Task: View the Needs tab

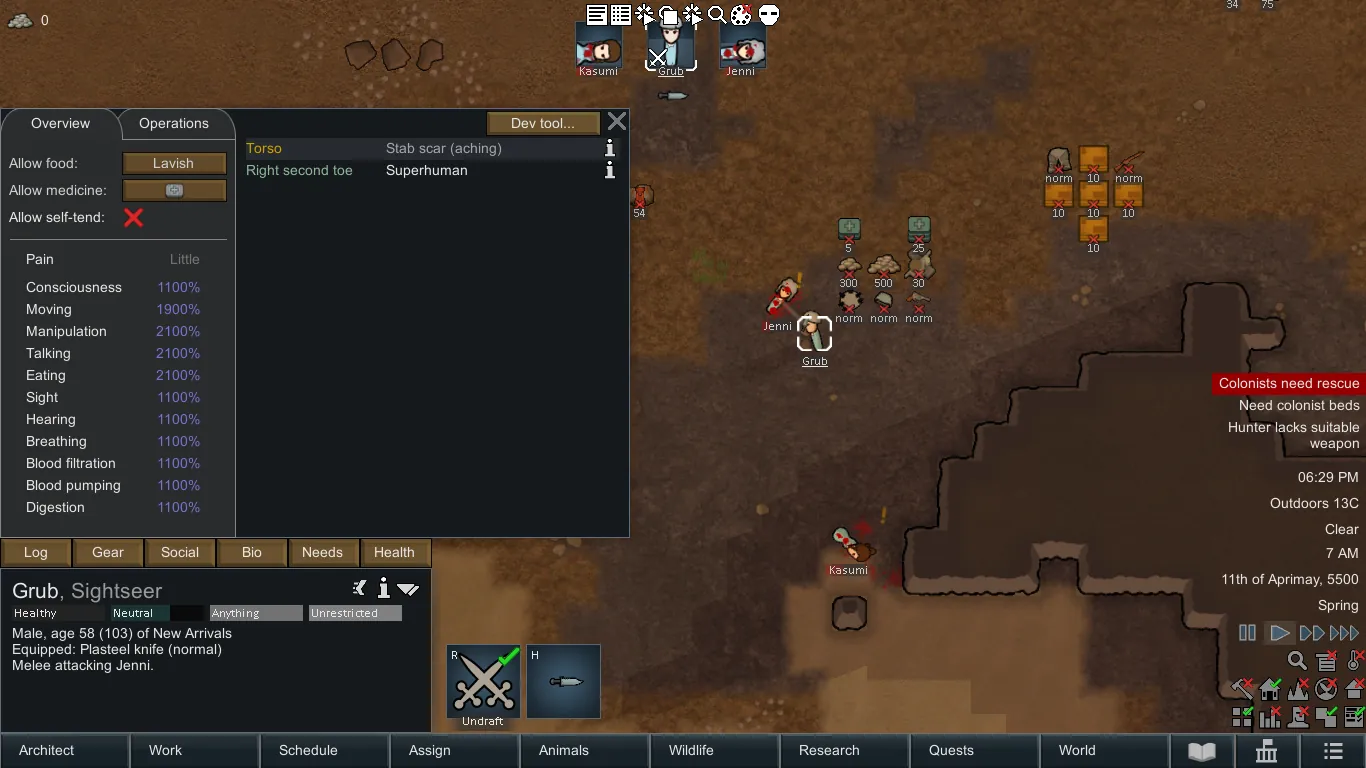Action: pos(322,552)
